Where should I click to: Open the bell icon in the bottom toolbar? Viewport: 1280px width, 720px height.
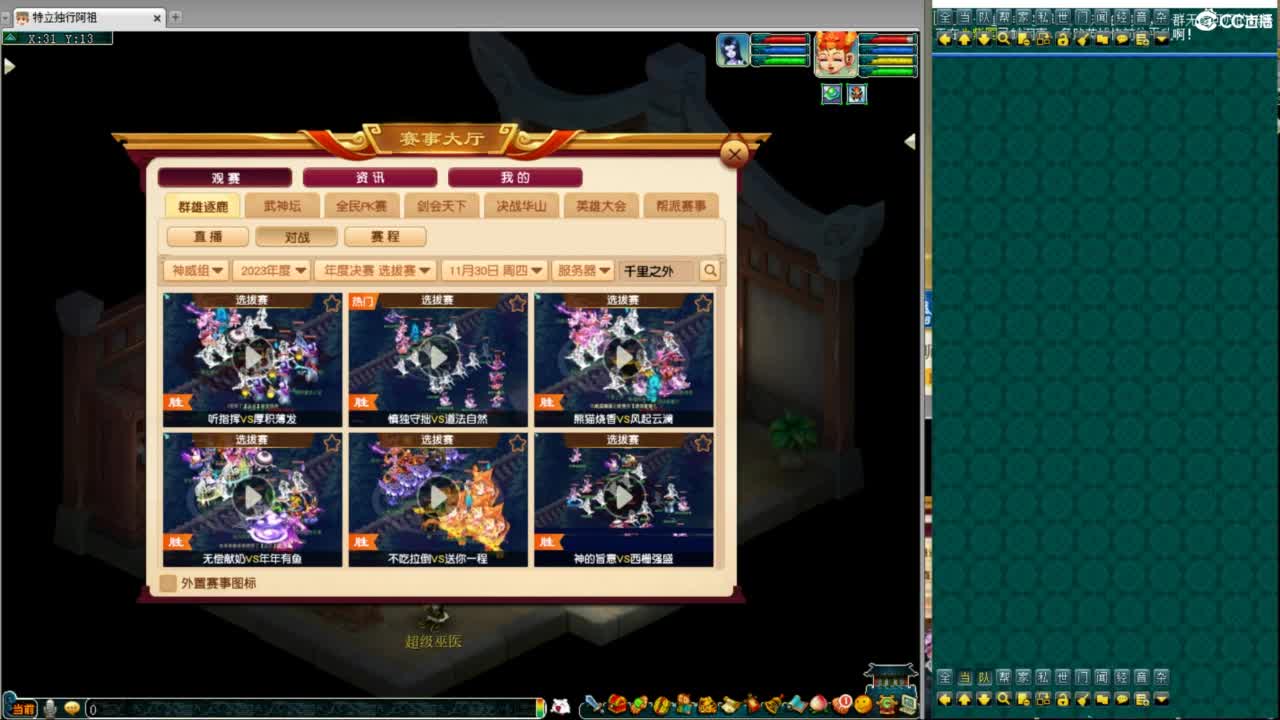[772, 705]
